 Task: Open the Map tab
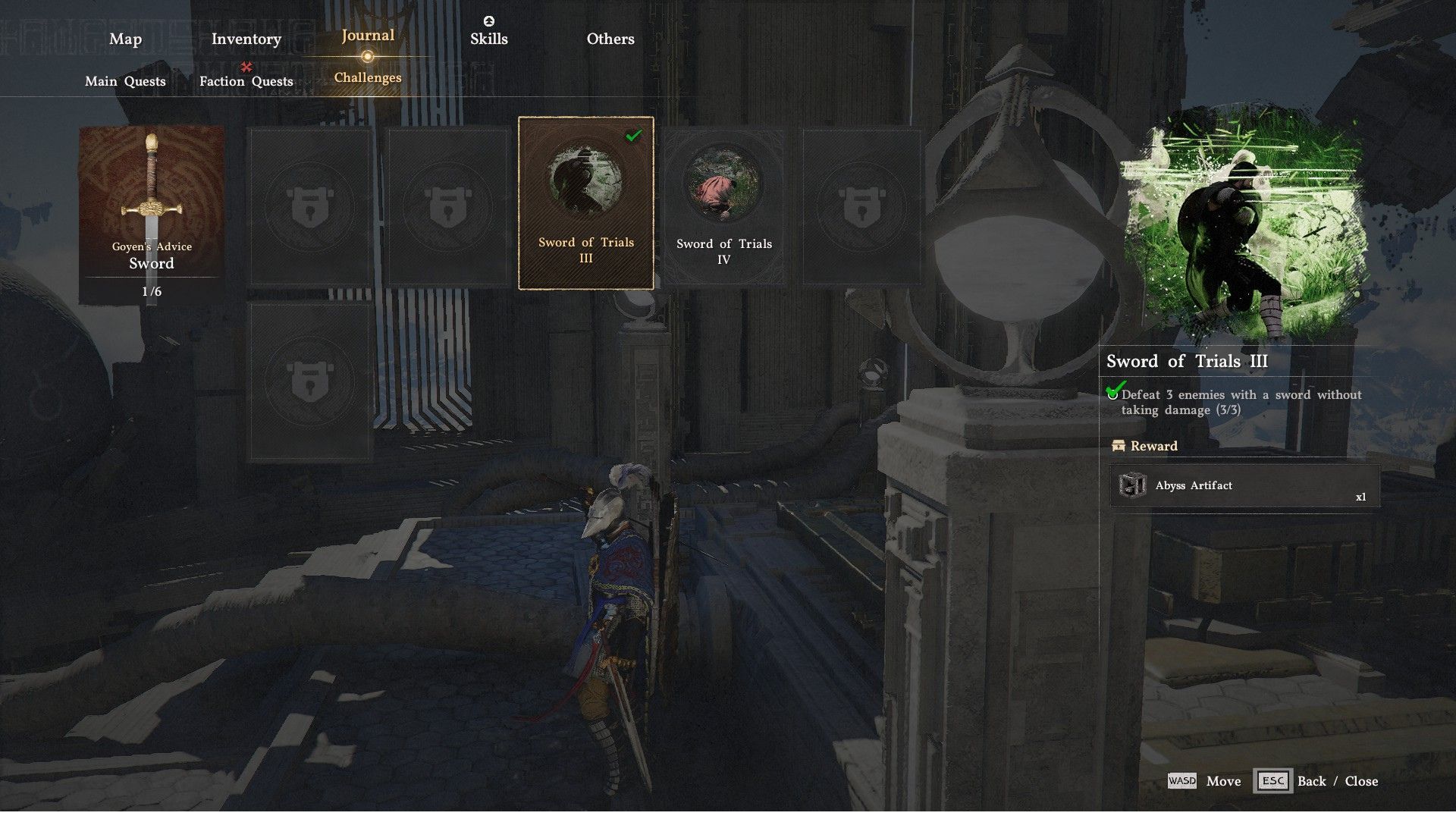[125, 39]
